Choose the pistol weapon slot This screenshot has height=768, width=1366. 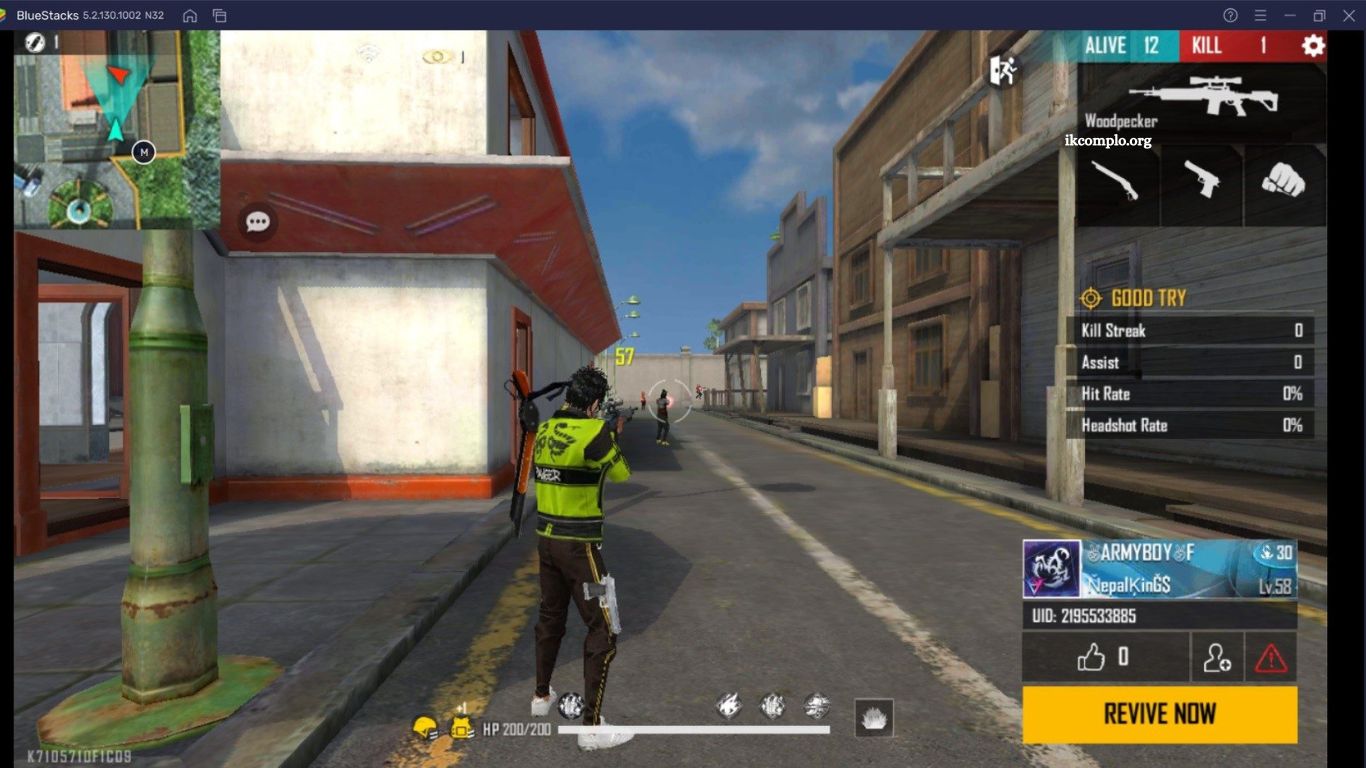[1201, 181]
